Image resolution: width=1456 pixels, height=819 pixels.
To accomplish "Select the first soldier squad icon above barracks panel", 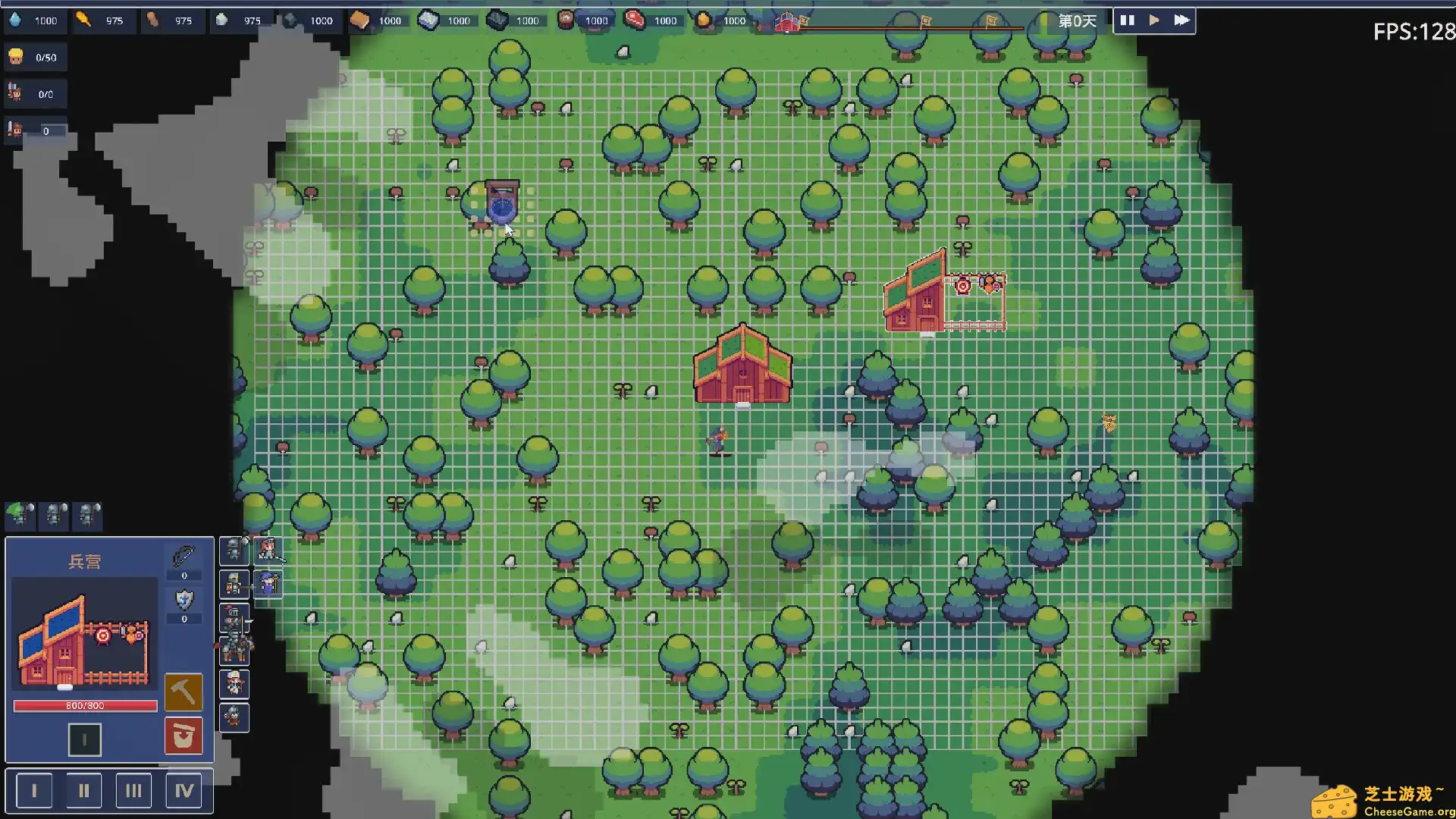I will coord(19,516).
